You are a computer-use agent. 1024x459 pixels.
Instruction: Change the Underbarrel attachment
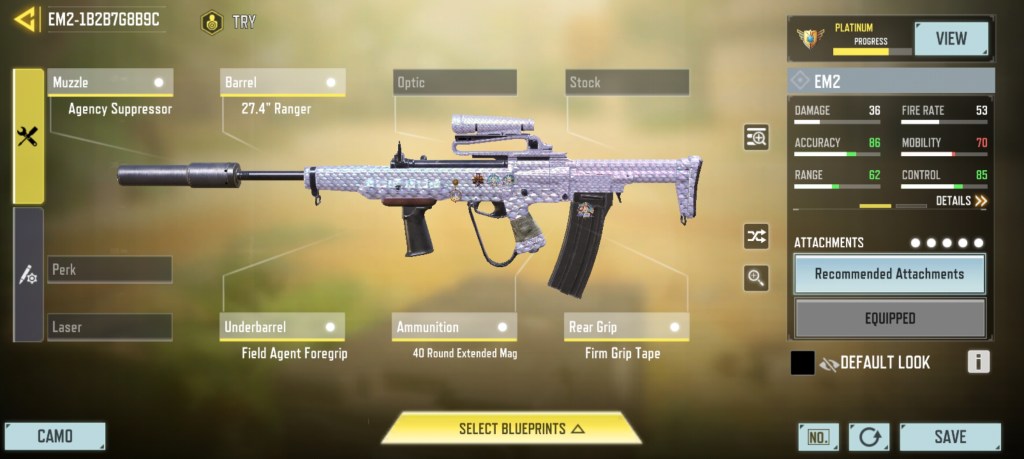pos(282,327)
